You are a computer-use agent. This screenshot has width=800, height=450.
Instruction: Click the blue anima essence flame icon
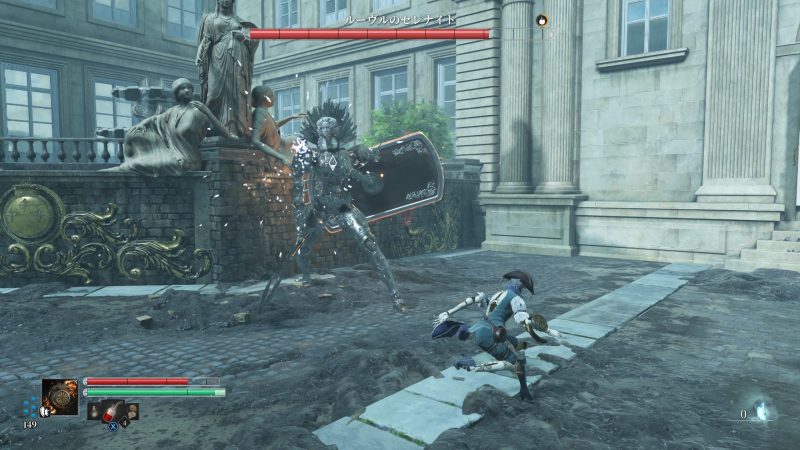tap(761, 411)
